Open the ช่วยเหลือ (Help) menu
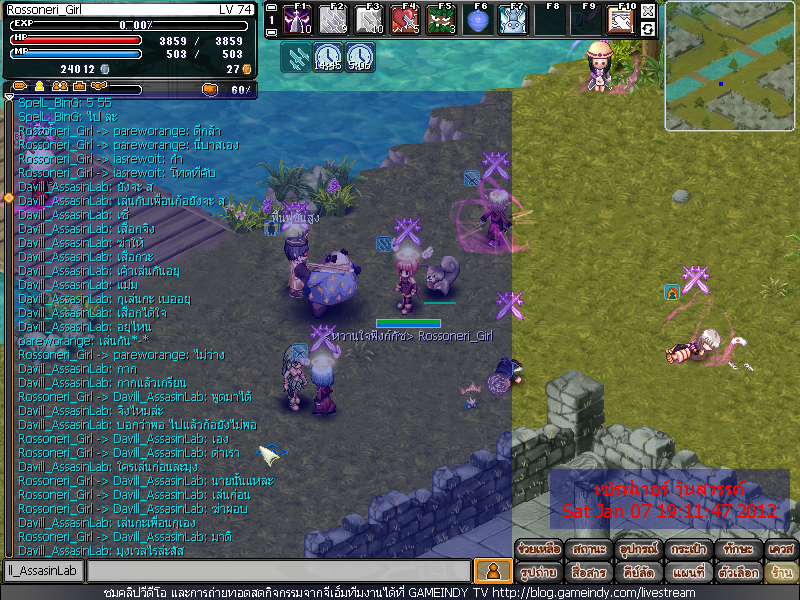The height and width of the screenshot is (600, 800). click(x=538, y=549)
